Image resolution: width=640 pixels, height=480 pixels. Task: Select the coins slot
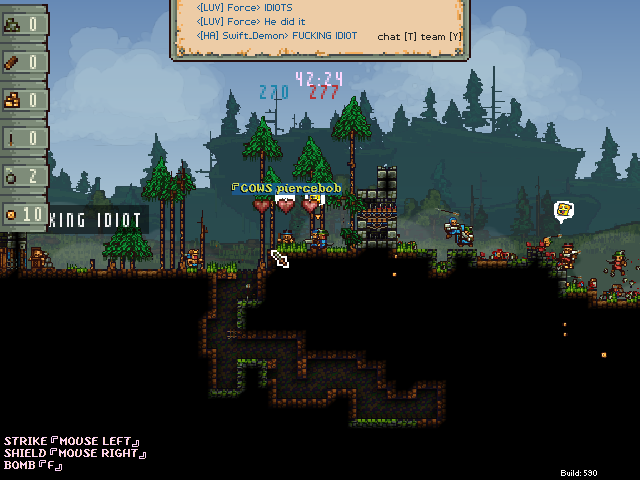23,214
